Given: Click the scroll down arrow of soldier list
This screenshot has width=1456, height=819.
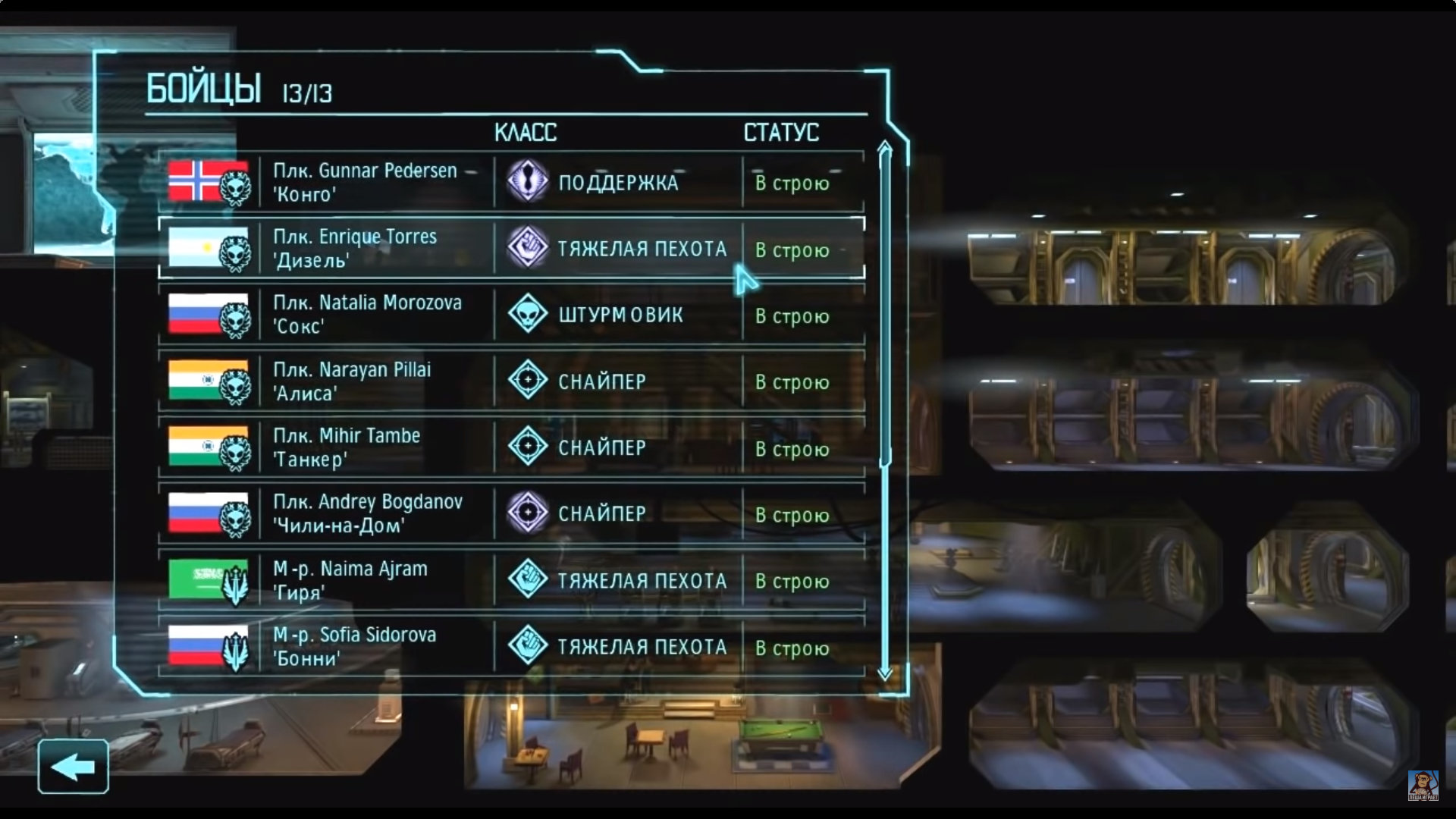Looking at the screenshot, I should (x=885, y=673).
